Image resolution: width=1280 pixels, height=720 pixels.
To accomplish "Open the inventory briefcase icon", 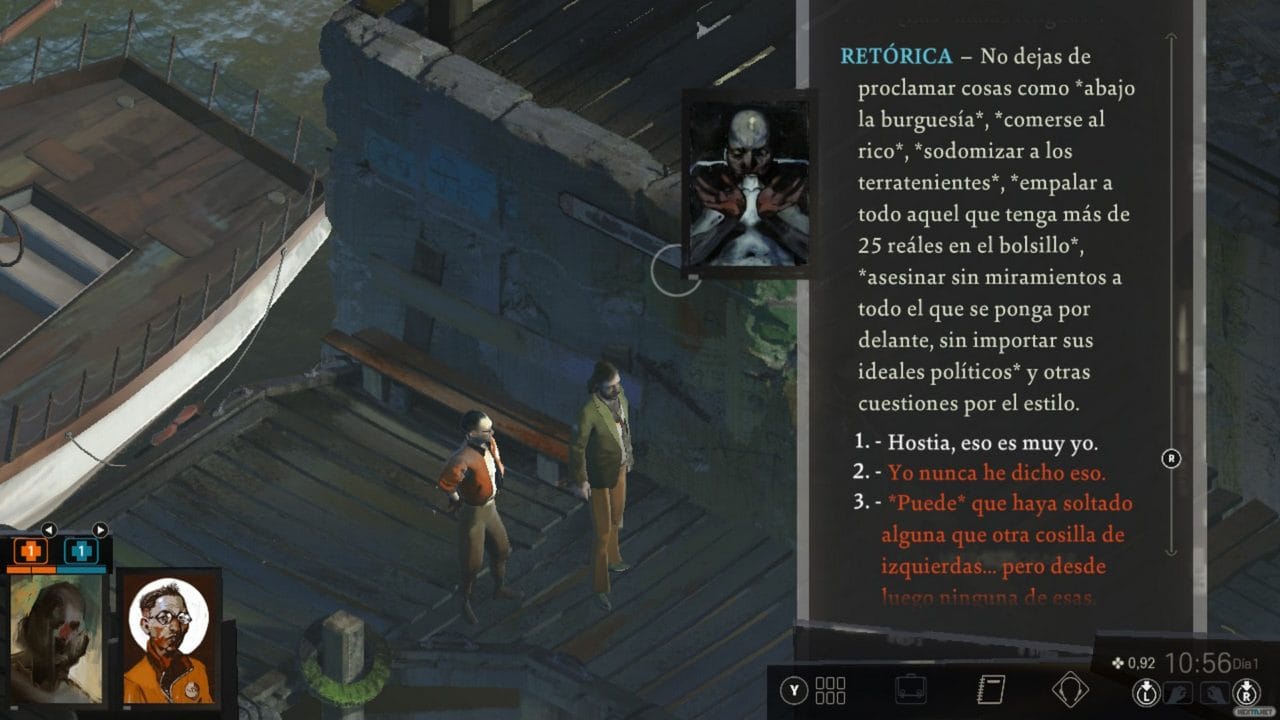I will 911,688.
